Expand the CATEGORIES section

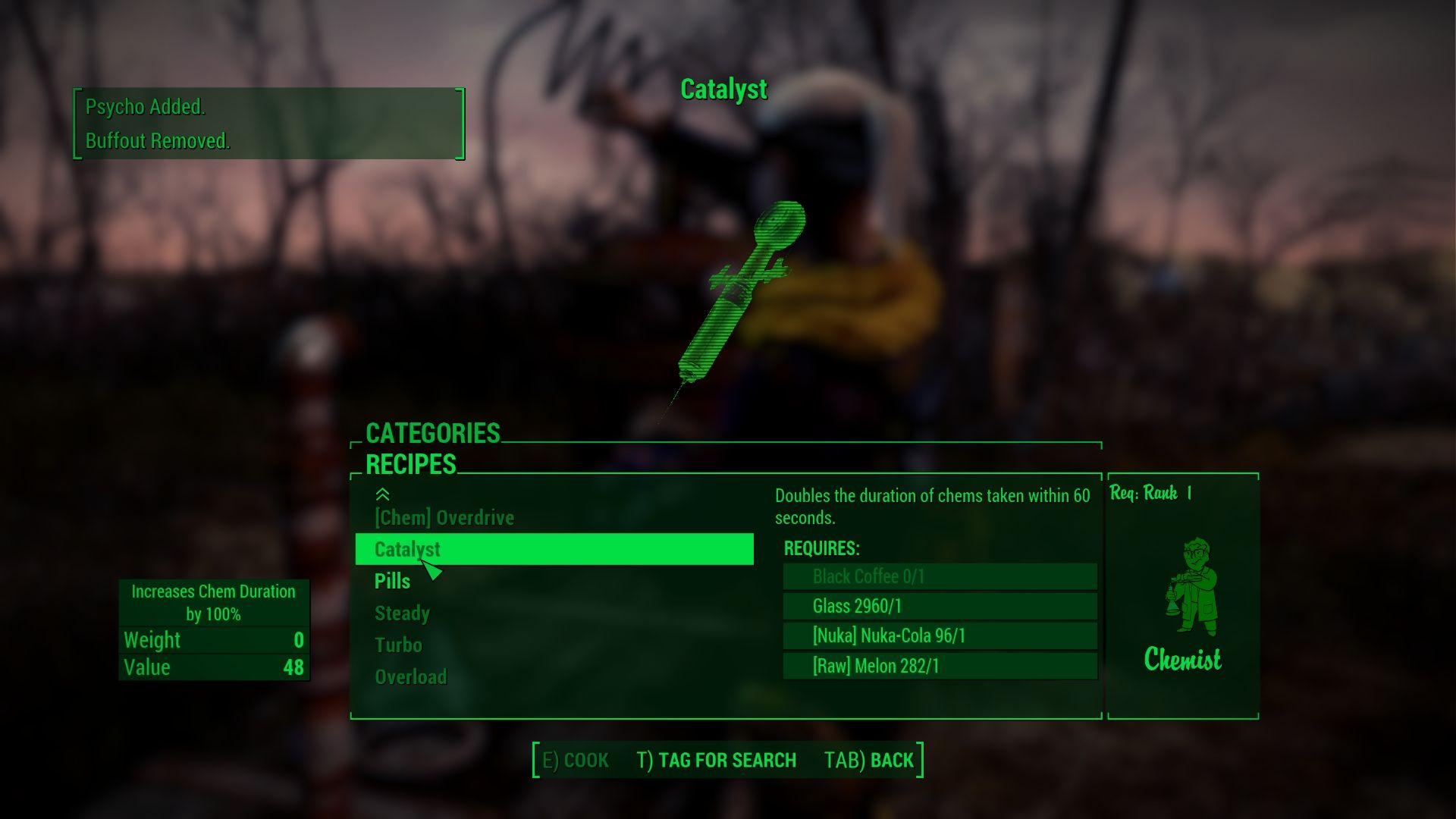point(431,434)
